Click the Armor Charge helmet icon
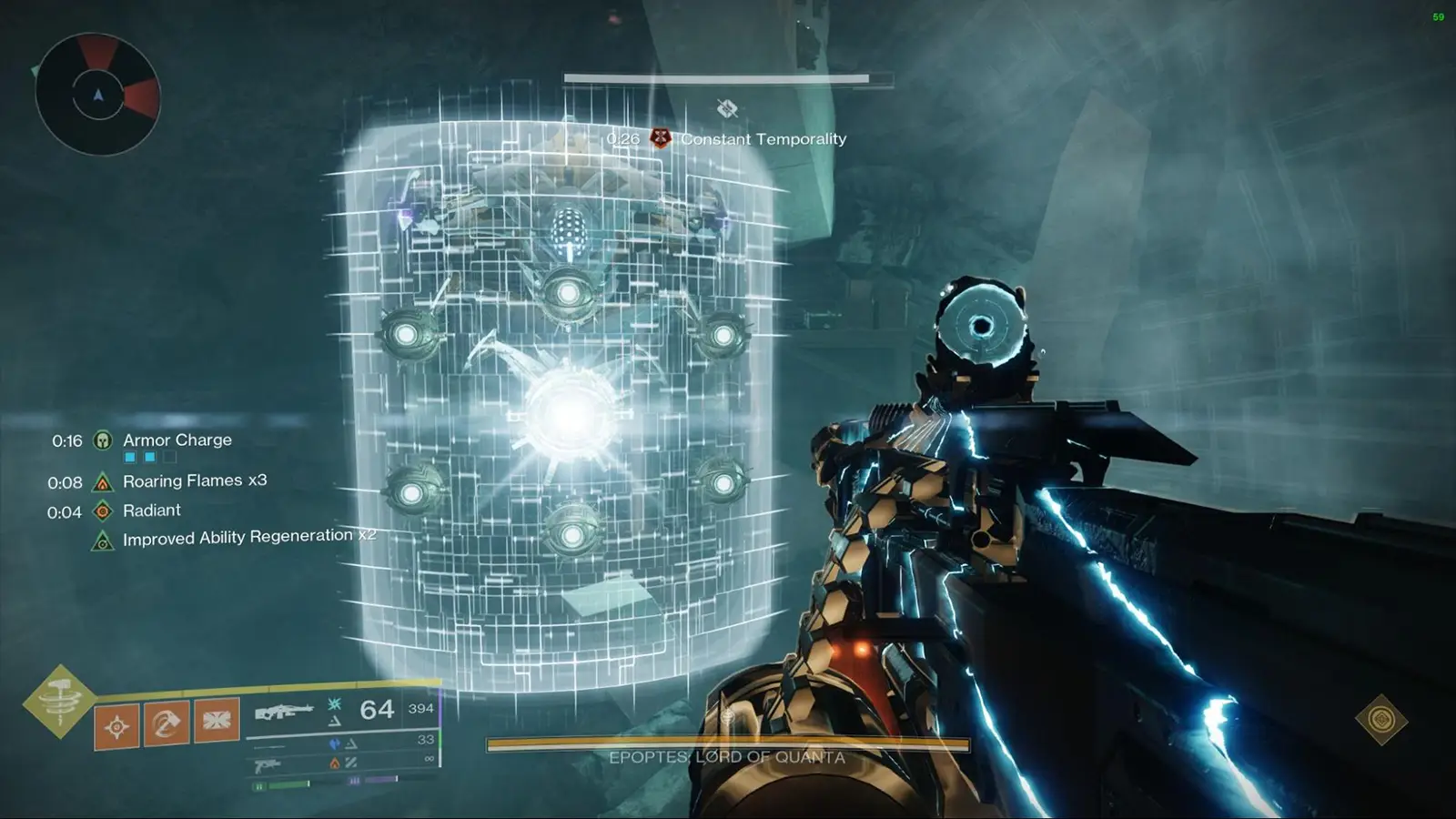Image resolution: width=1456 pixels, height=819 pixels. pyautogui.click(x=101, y=441)
